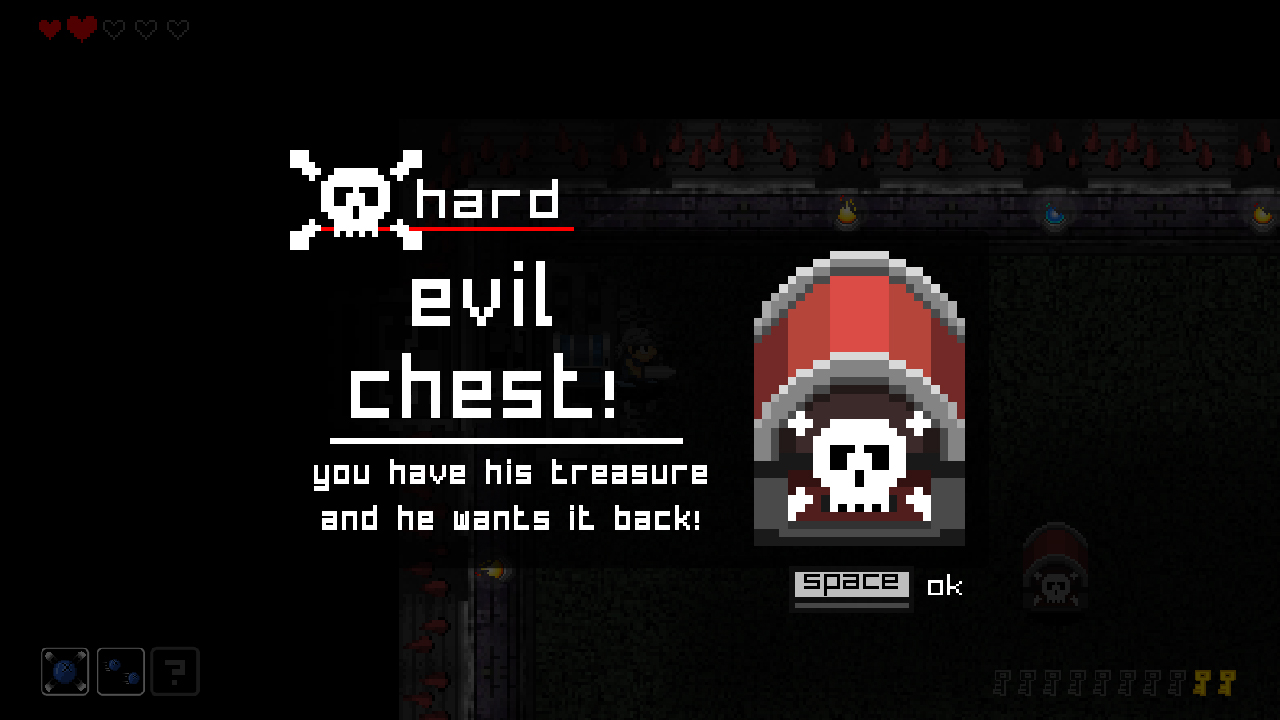Viewport: 1280px width, 720px height.
Task: Click the last empty heart icon
Action: coord(177,29)
